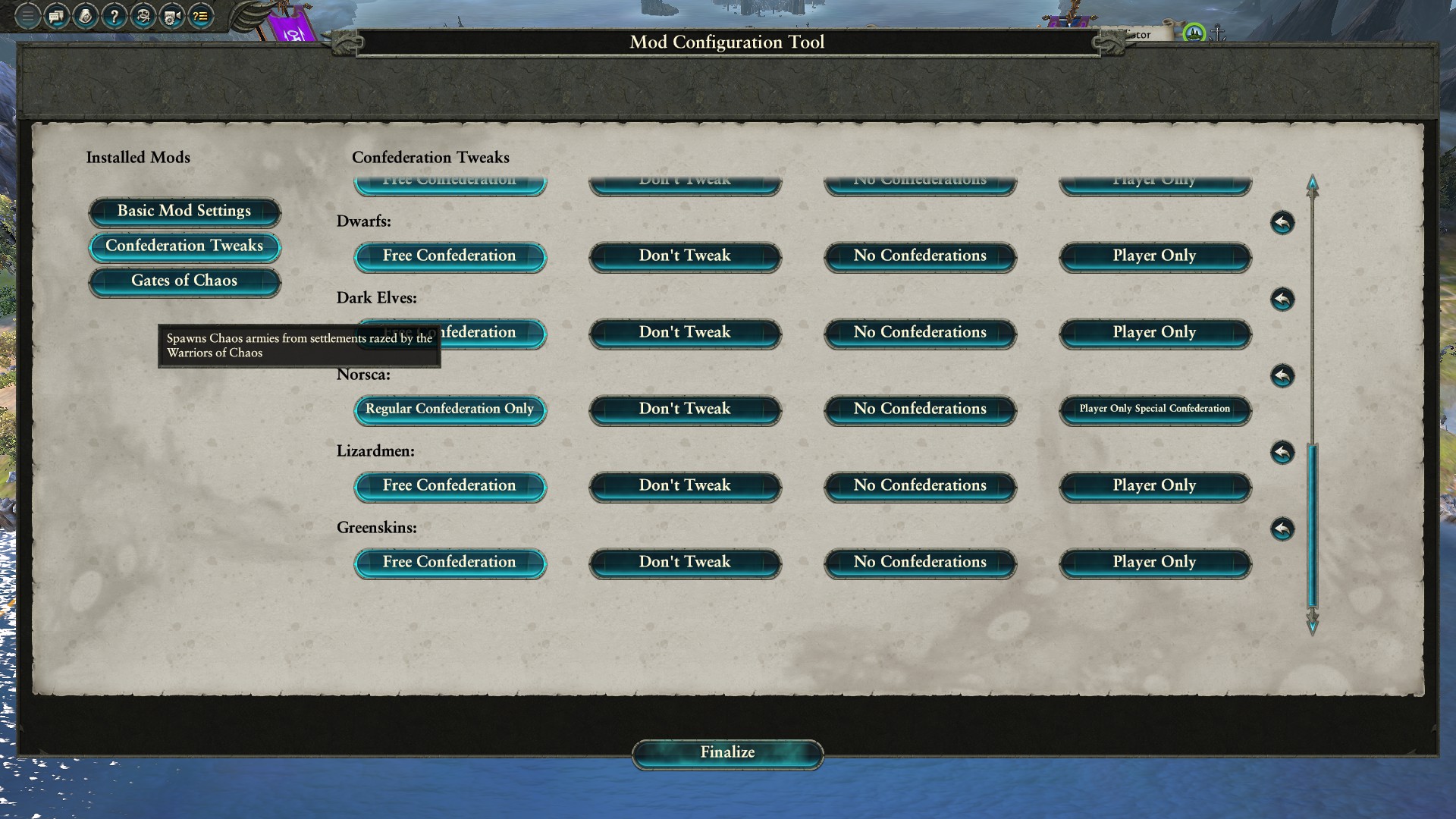Set Lizardmen to Don't Tweak
Image resolution: width=1456 pixels, height=819 pixels.
685,486
